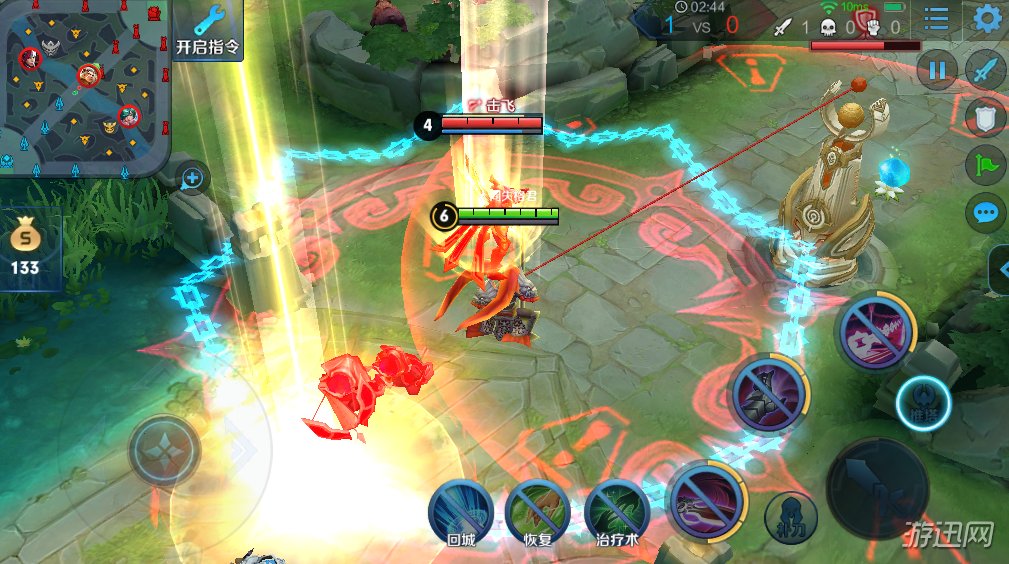Tap the plus magnifier below the minimap
The height and width of the screenshot is (564, 1009).
coord(193,179)
